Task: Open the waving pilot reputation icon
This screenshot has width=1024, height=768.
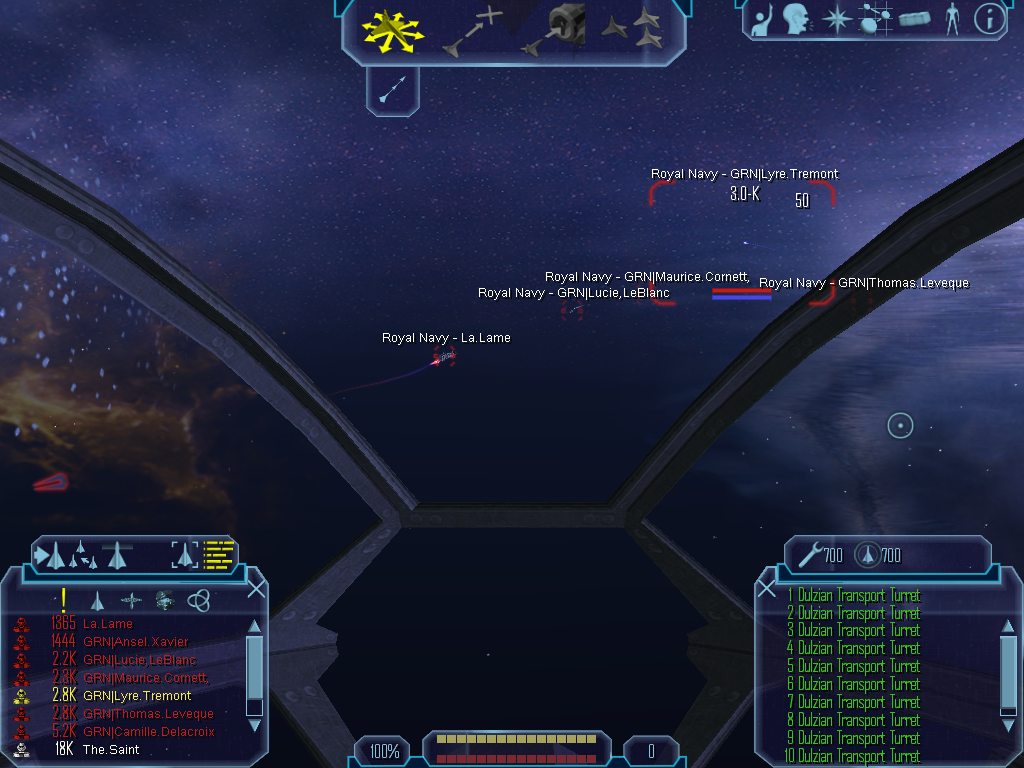Action: tap(763, 18)
